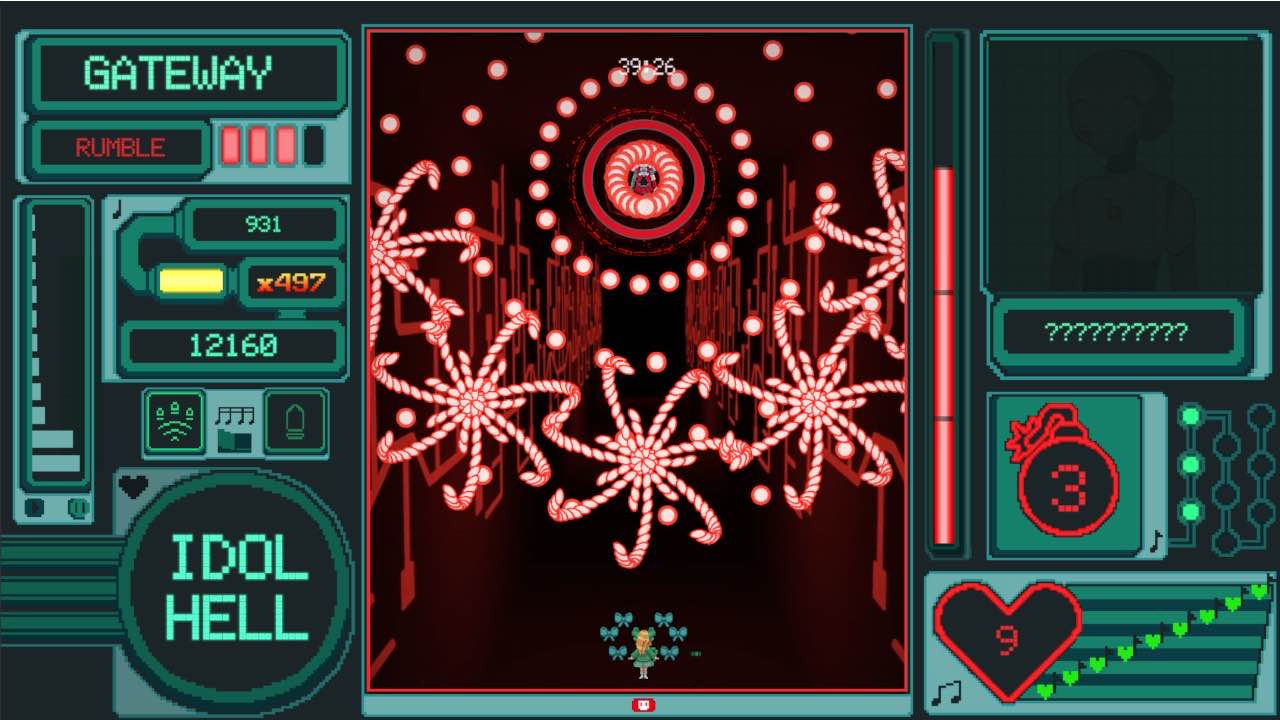The height and width of the screenshot is (720, 1280).
Task: Click the eighth note beside the bomb panel
Action: (1156, 543)
